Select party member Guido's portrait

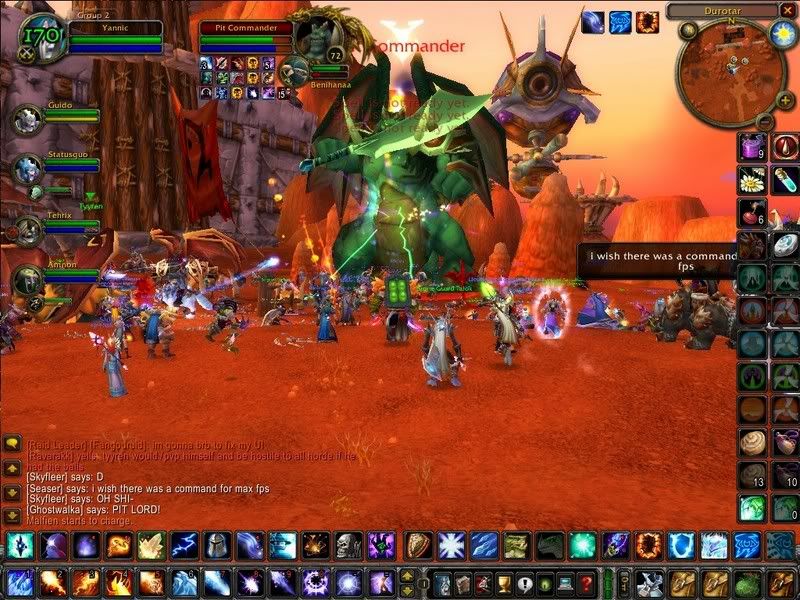[25, 119]
